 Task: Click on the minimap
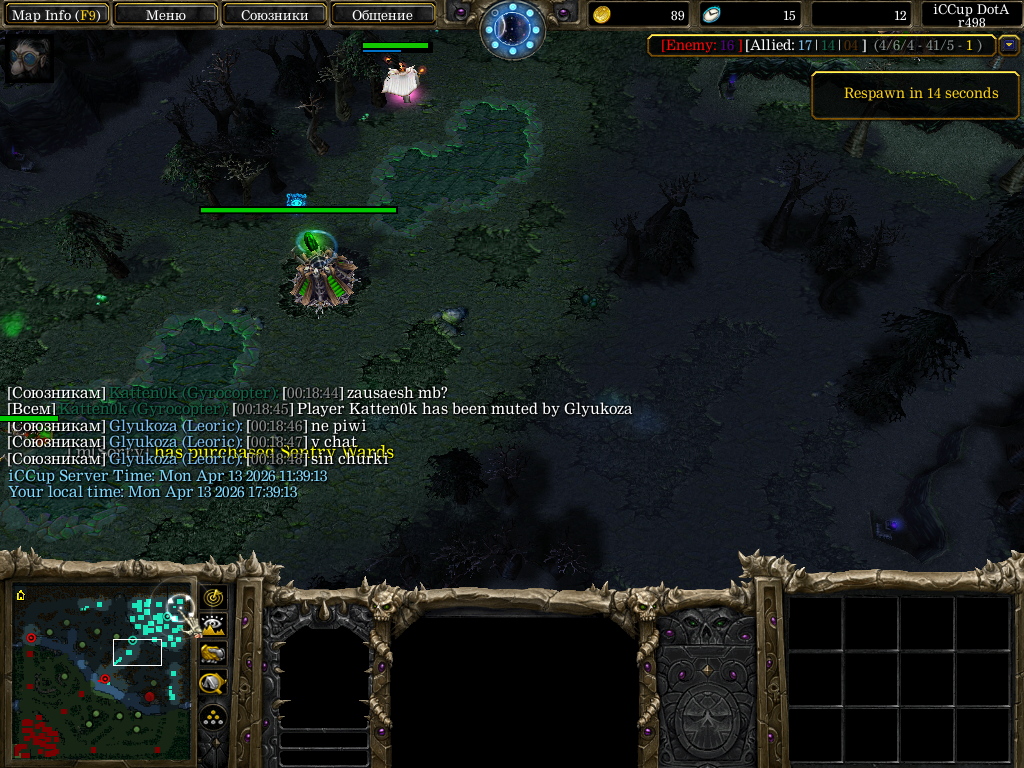(103, 671)
